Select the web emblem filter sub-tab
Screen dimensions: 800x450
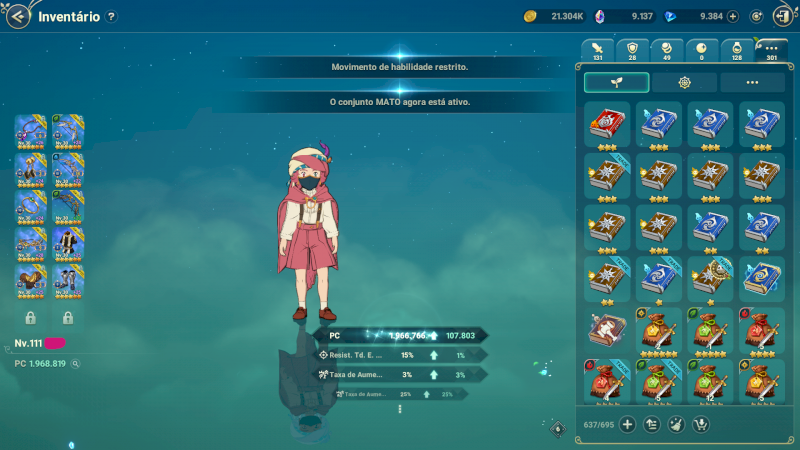(684, 83)
